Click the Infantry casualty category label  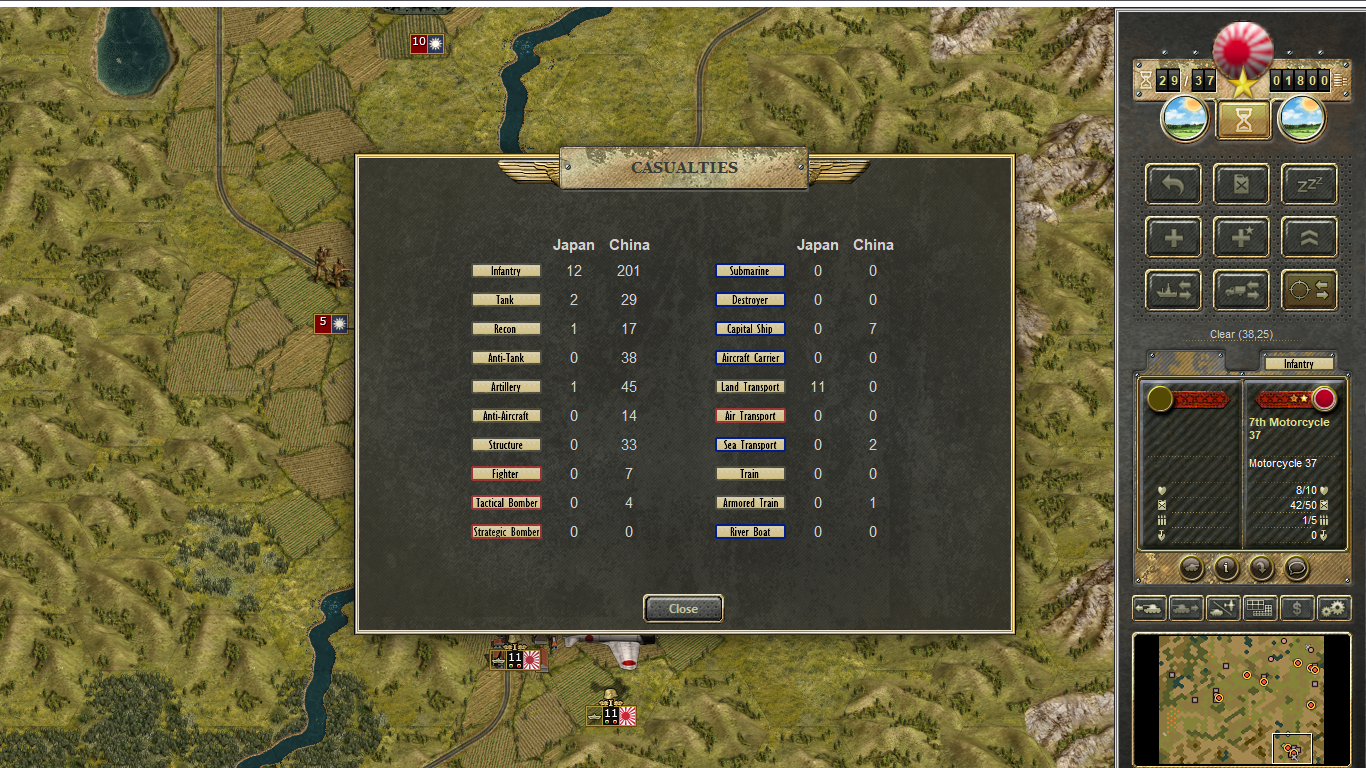click(x=506, y=271)
